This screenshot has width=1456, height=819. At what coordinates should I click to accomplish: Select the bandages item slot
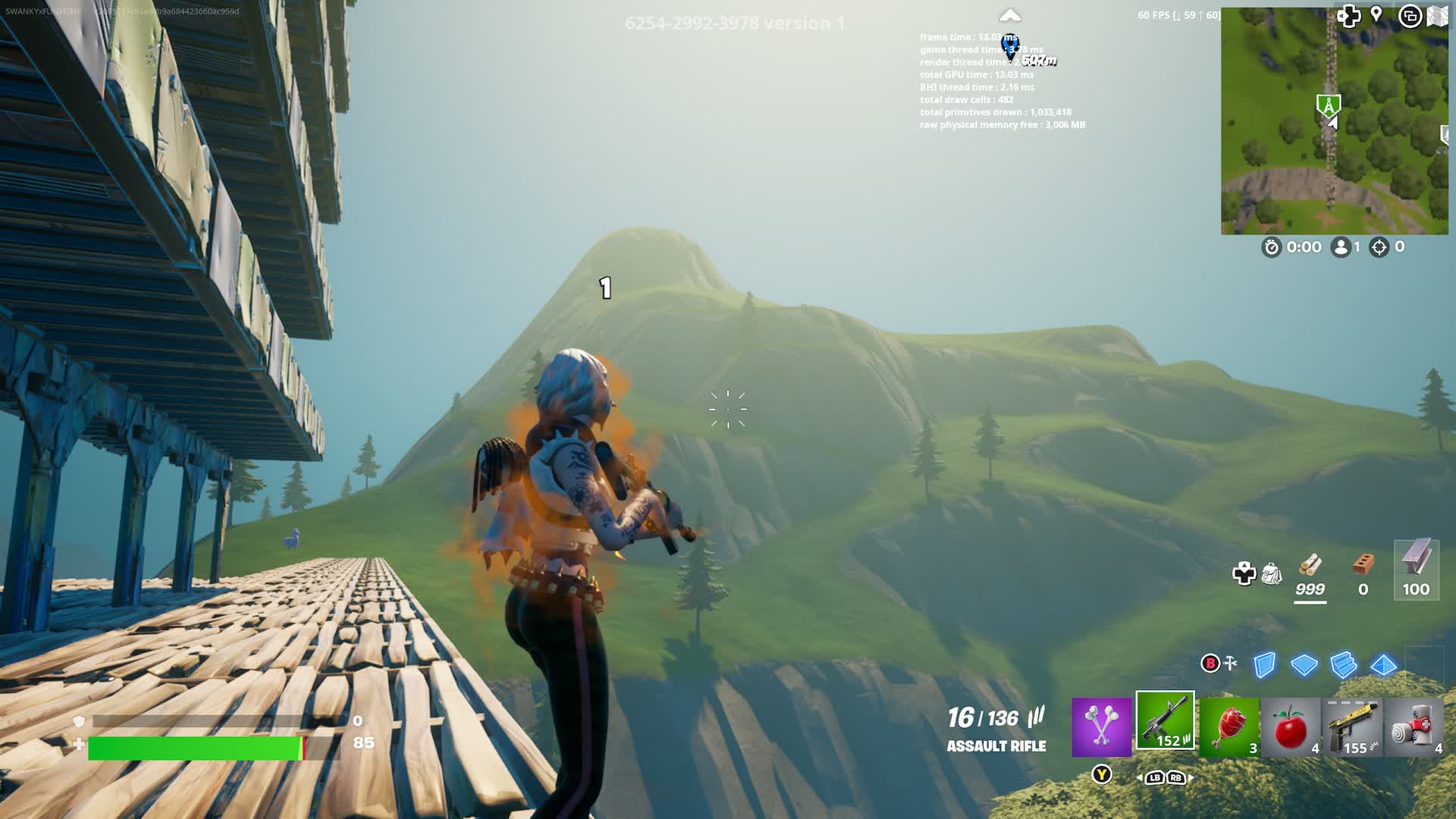(x=1414, y=727)
